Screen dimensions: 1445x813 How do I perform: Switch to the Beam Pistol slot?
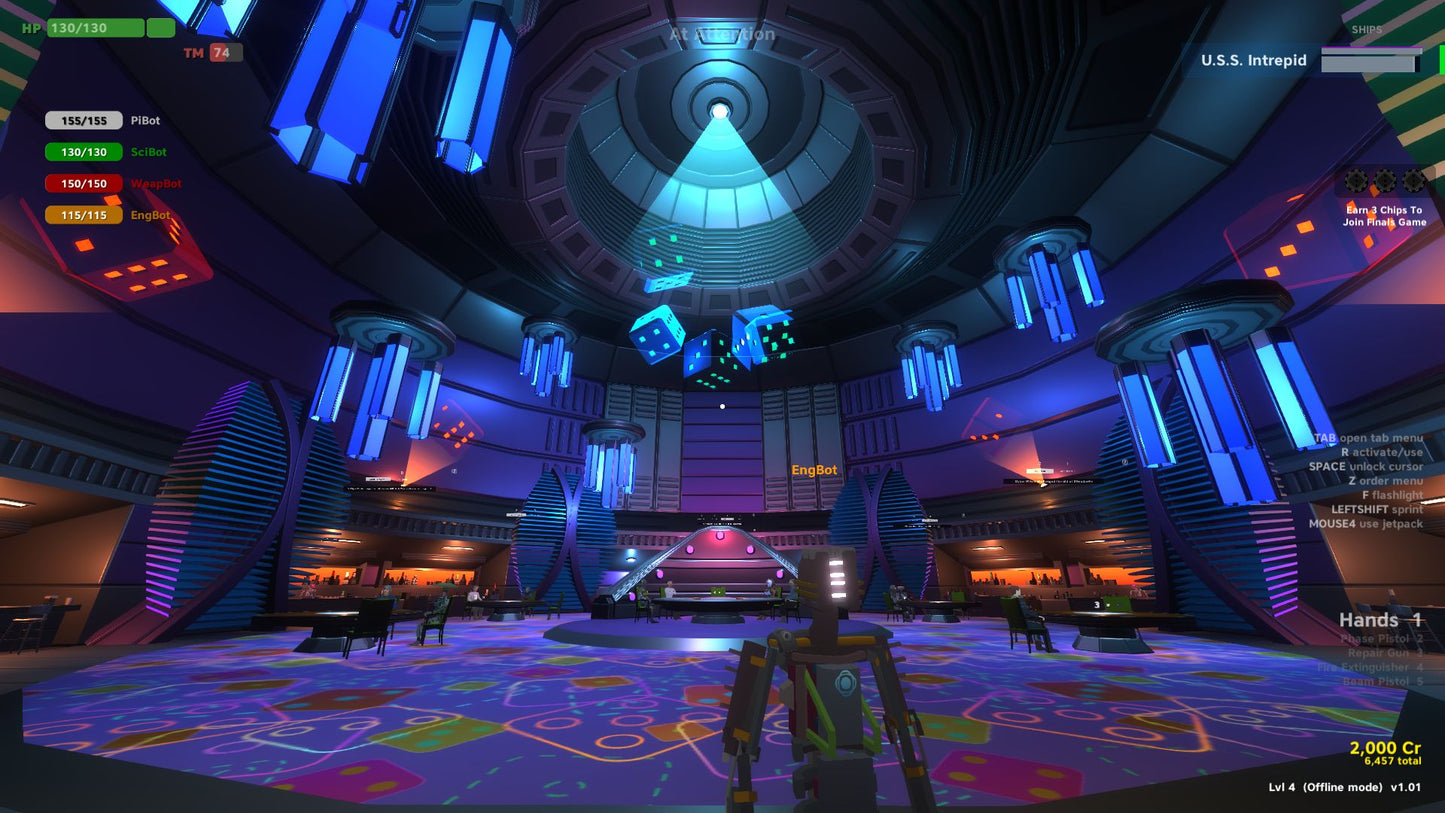1385,680
